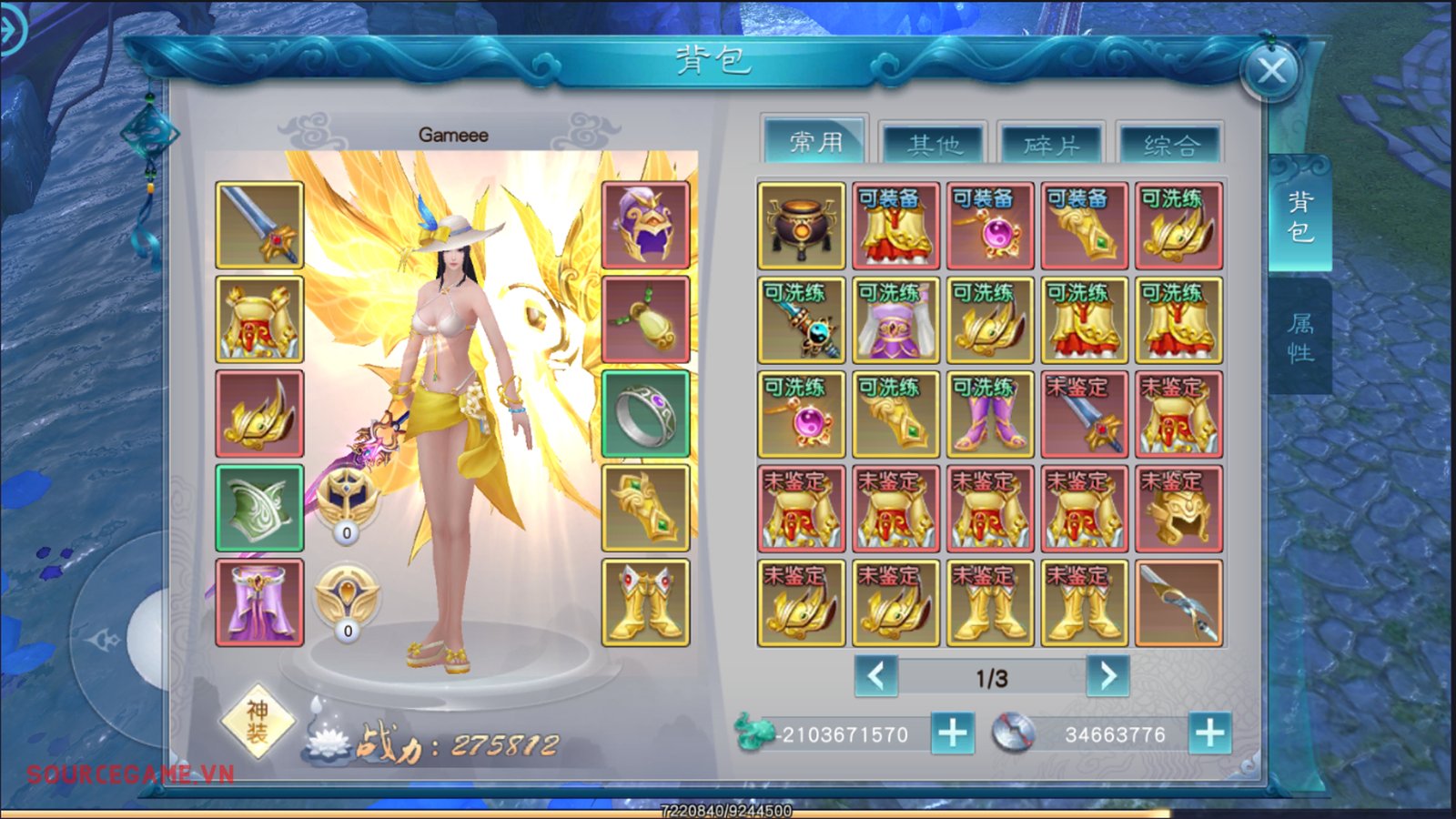Go to the next inventory page
The height and width of the screenshot is (819, 1456).
pyautogui.click(x=1107, y=676)
